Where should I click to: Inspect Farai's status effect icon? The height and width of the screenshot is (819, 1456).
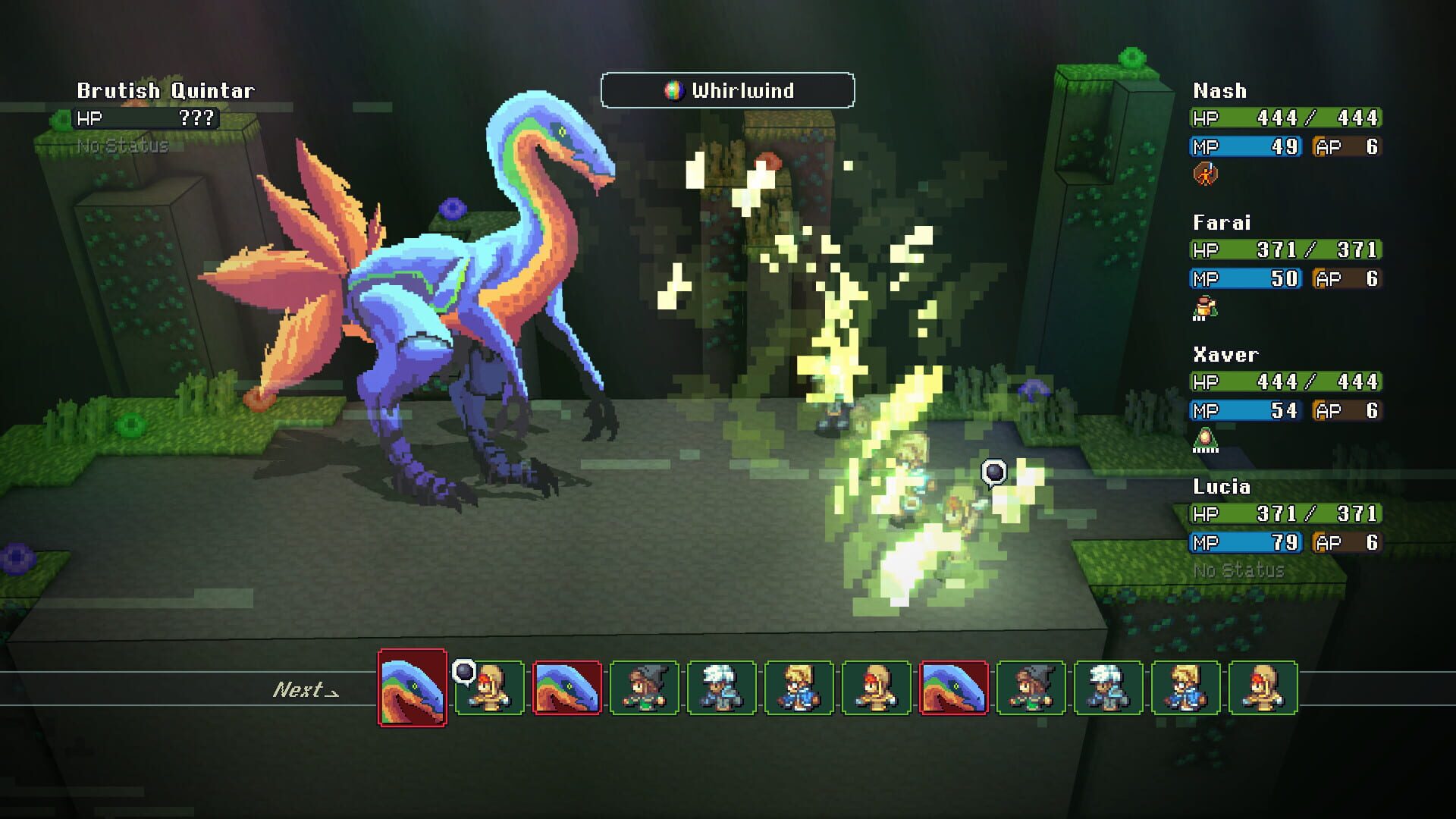[1204, 308]
